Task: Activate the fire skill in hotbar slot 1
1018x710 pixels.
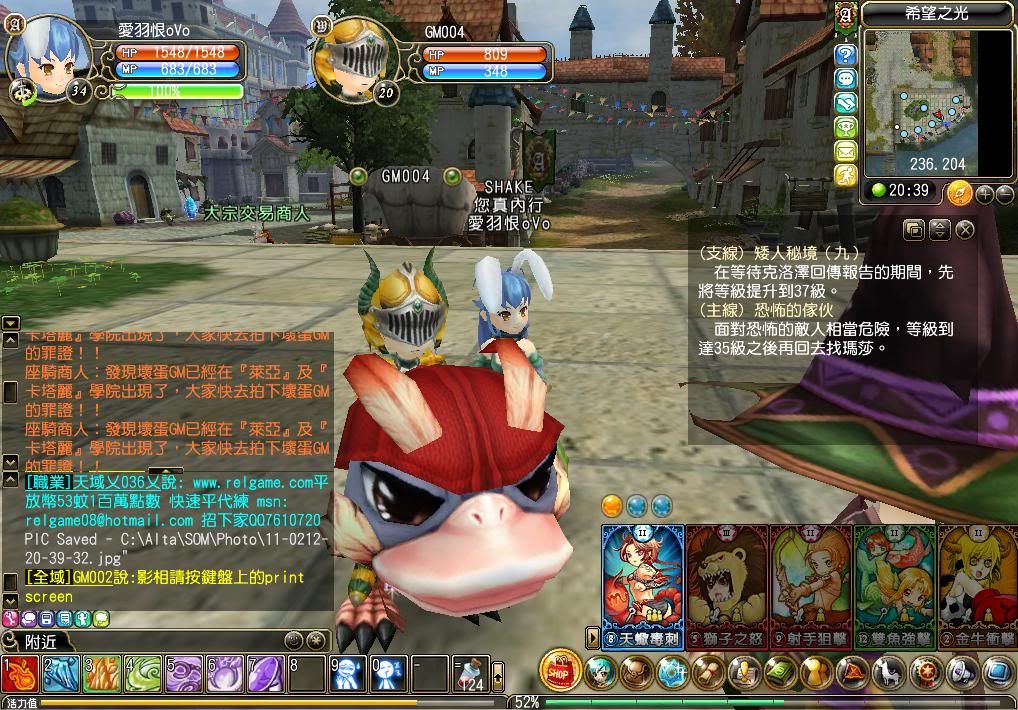Action: click(20, 674)
